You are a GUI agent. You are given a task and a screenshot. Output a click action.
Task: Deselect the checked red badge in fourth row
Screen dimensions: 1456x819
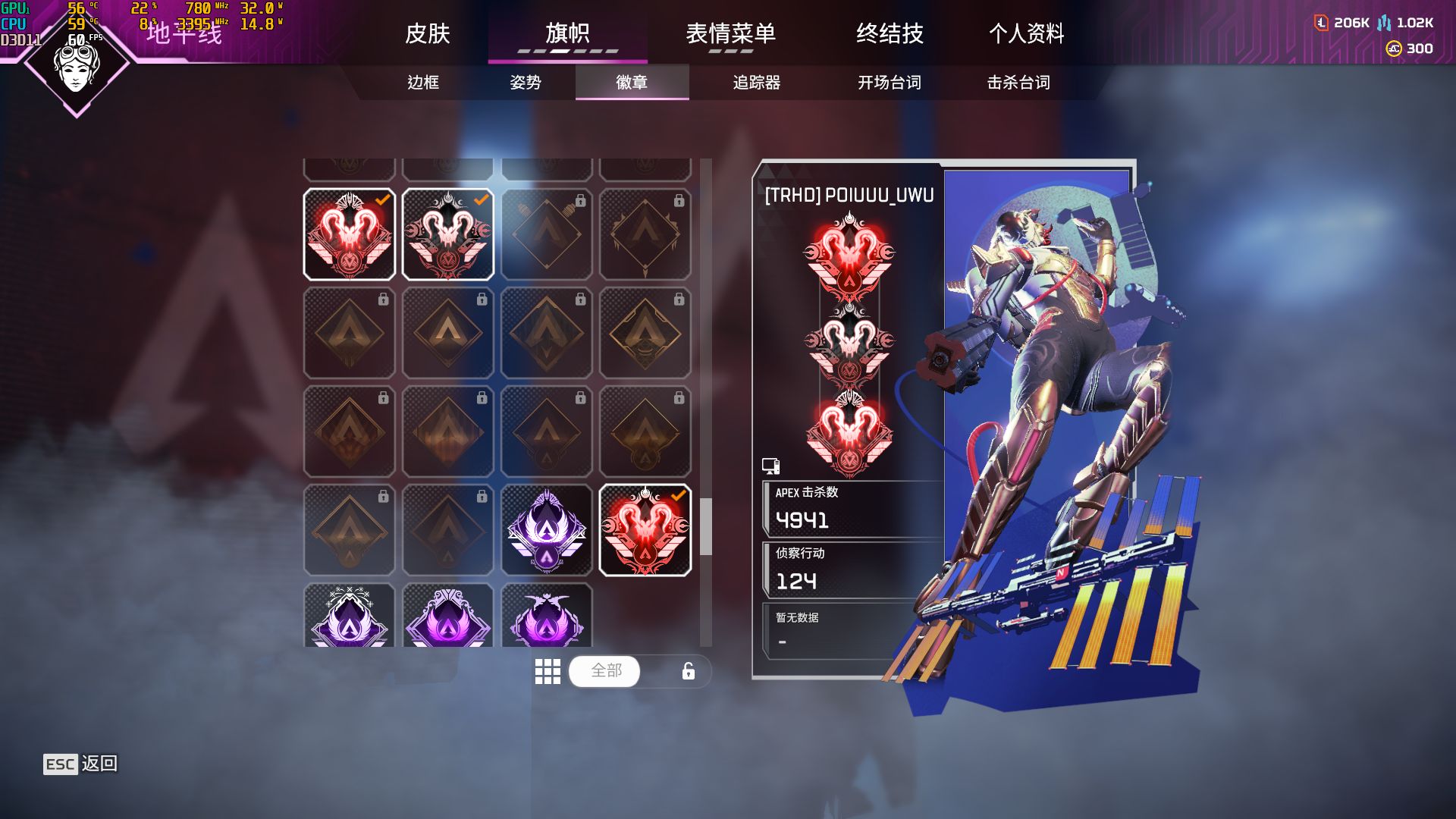646,531
